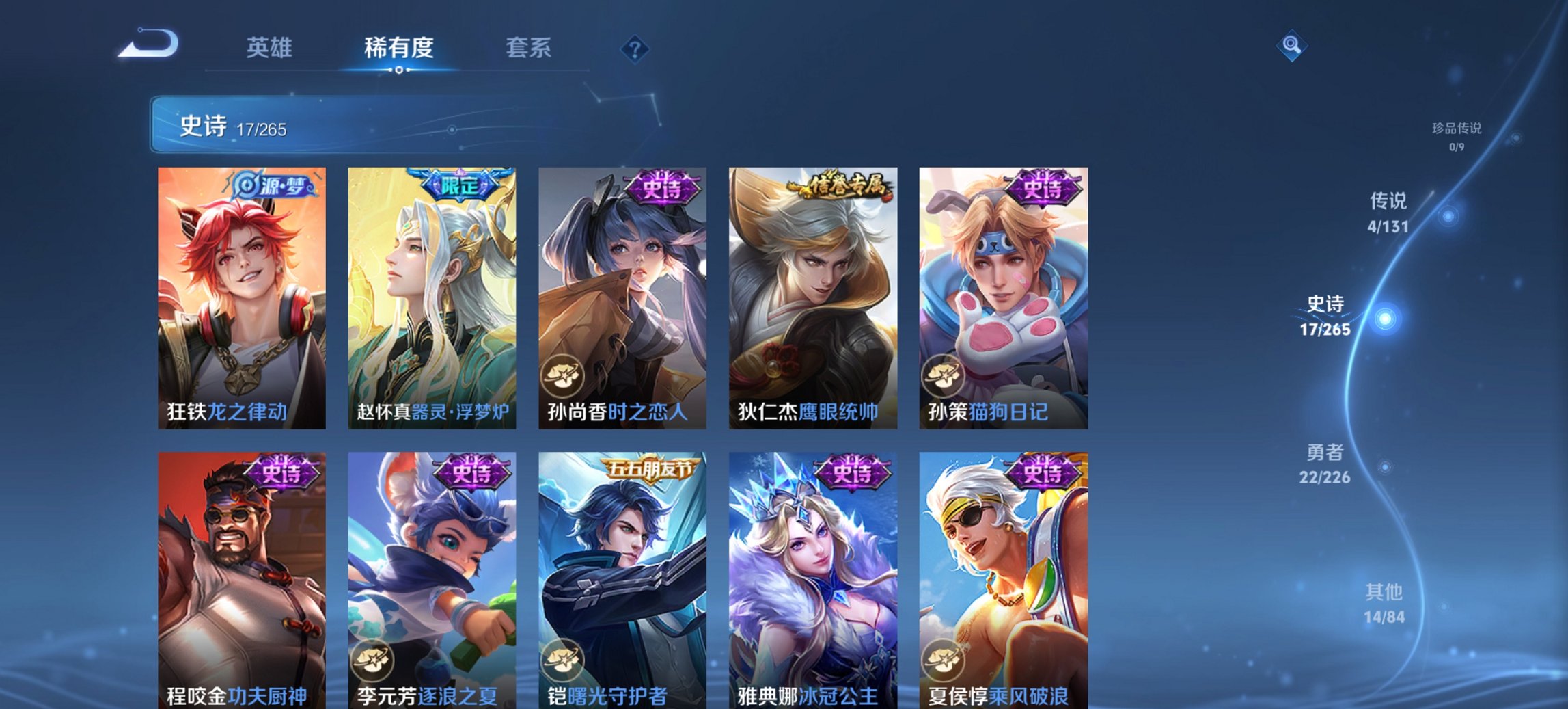Viewport: 1568px width, 709px height.
Task: Click the 限定 badge on 赵怀真's skin
Action: [461, 183]
